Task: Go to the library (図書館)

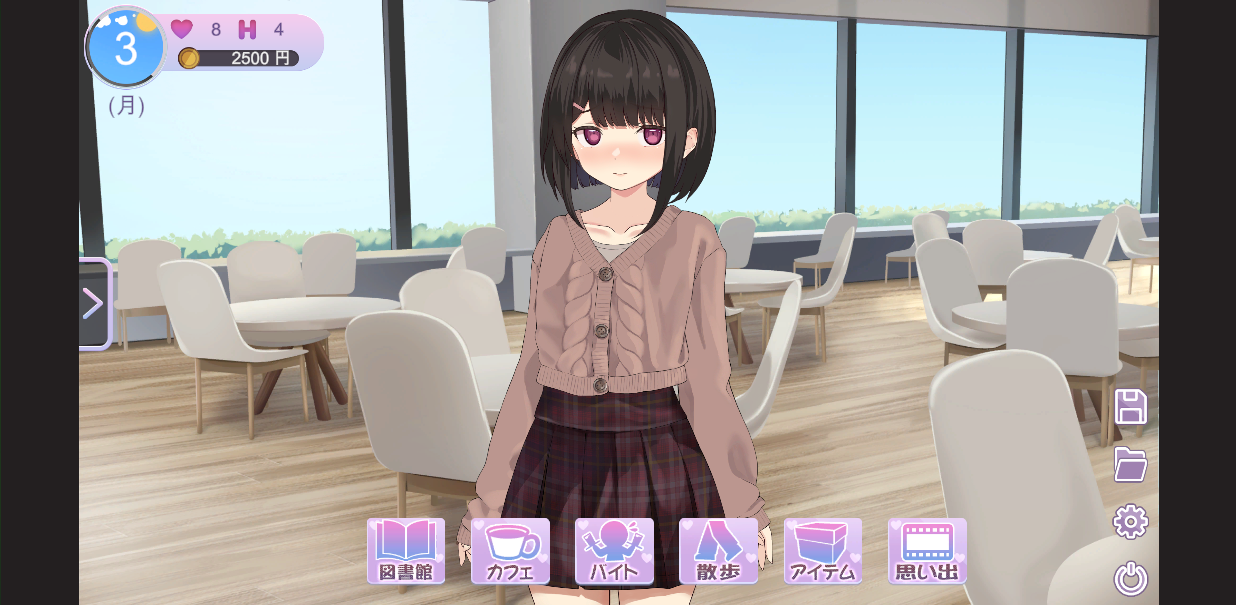Action: [x=405, y=550]
